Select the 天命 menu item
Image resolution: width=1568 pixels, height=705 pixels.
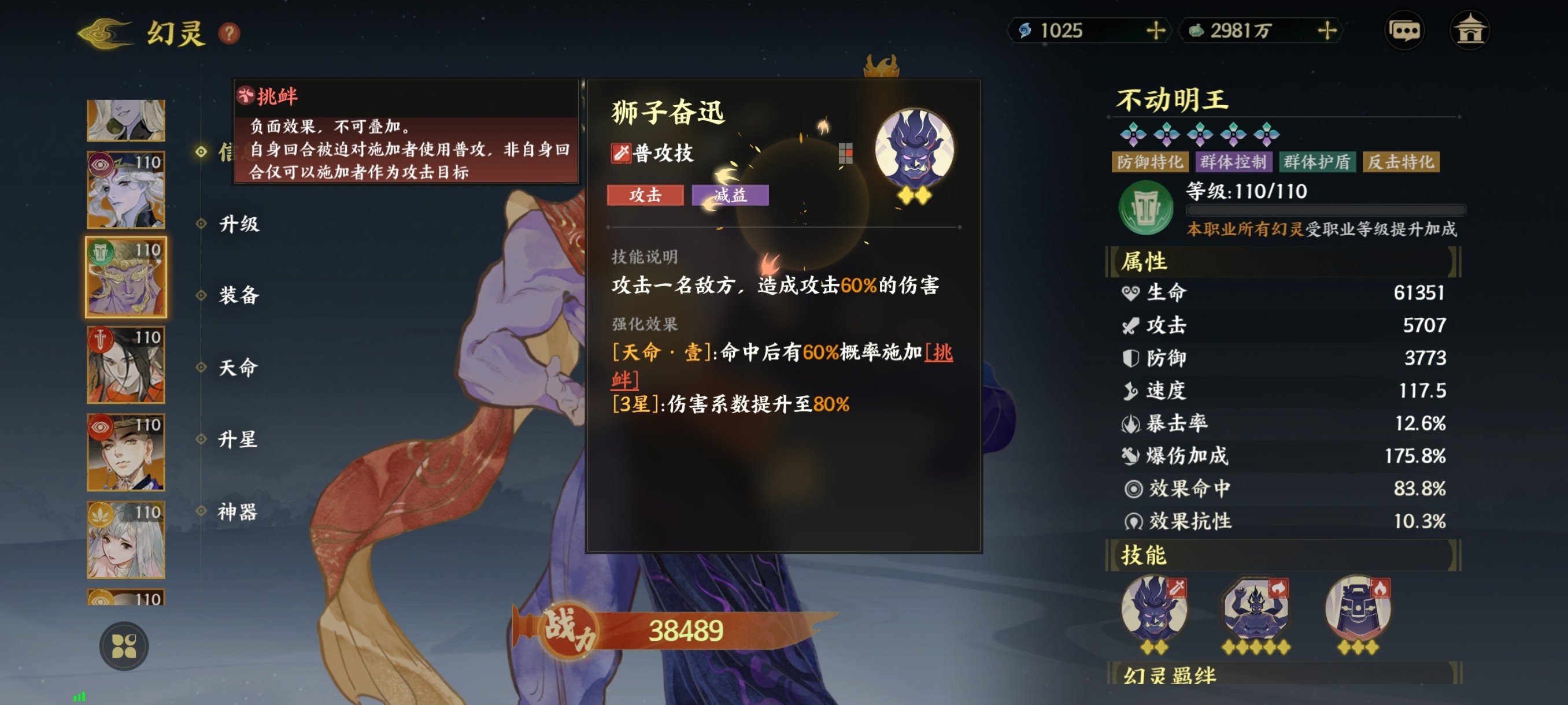click(x=241, y=368)
